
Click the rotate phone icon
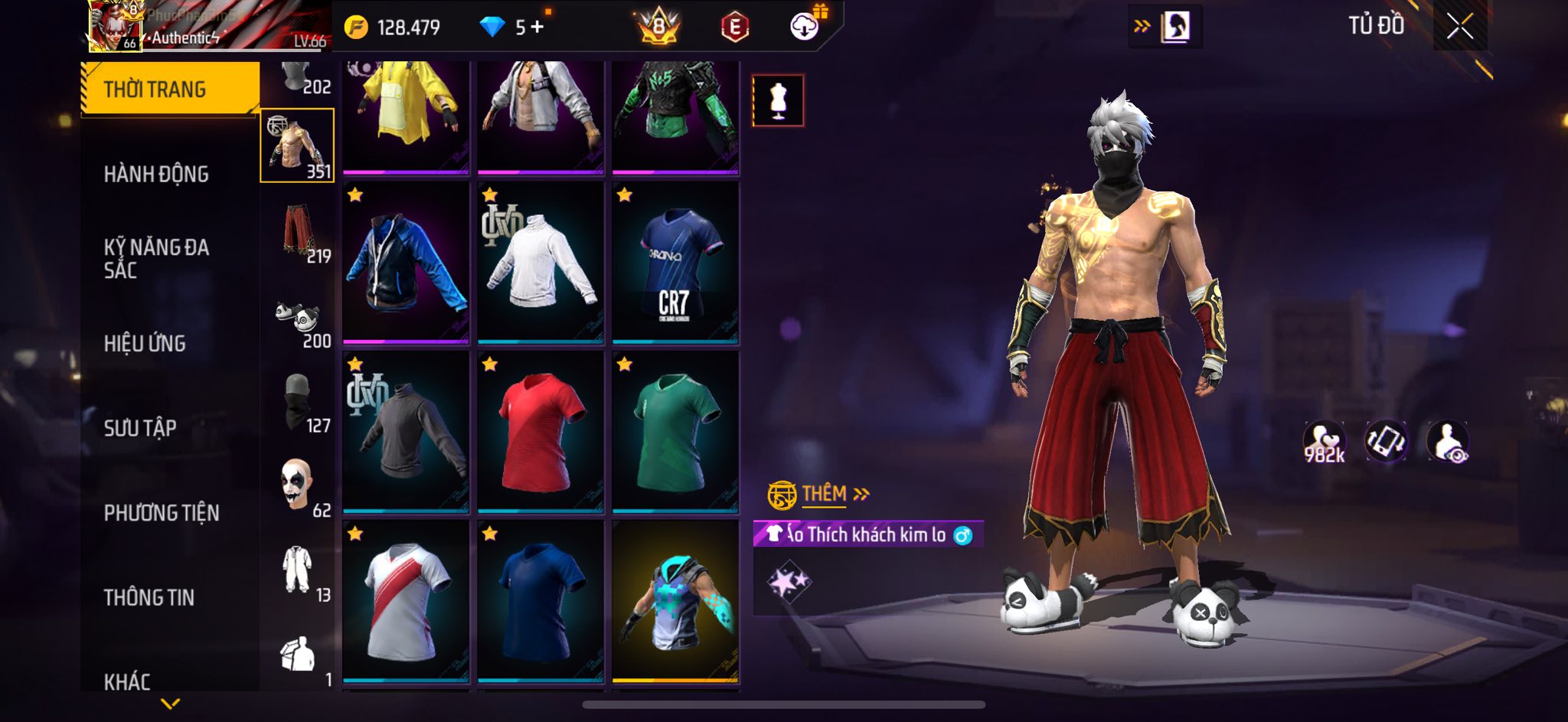click(1386, 442)
